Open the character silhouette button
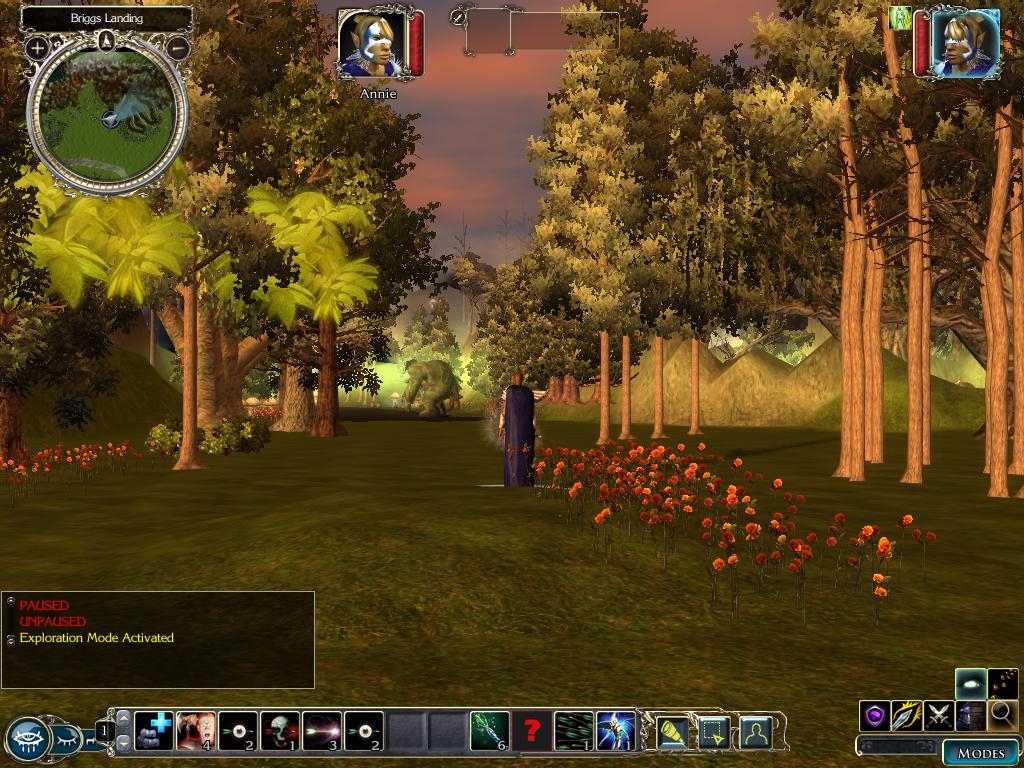This screenshot has width=1024, height=768. coord(756,732)
